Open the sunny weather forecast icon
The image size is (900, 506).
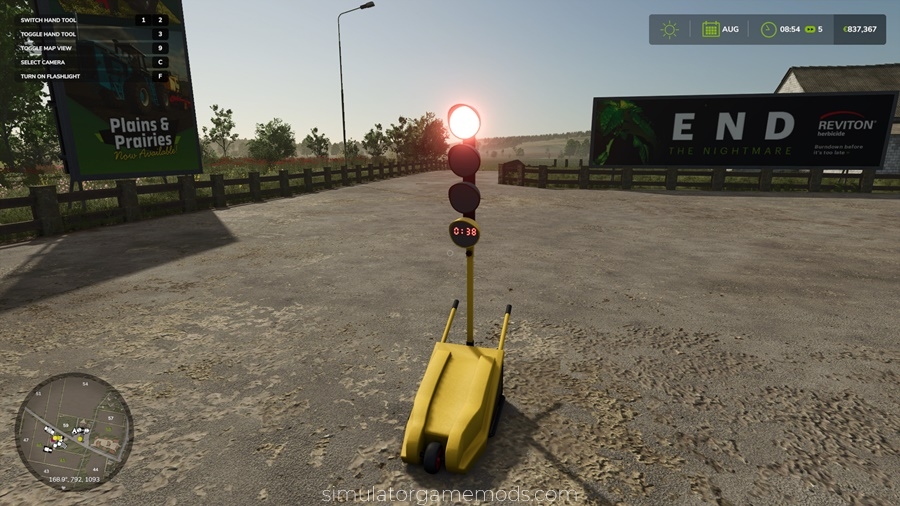click(669, 29)
